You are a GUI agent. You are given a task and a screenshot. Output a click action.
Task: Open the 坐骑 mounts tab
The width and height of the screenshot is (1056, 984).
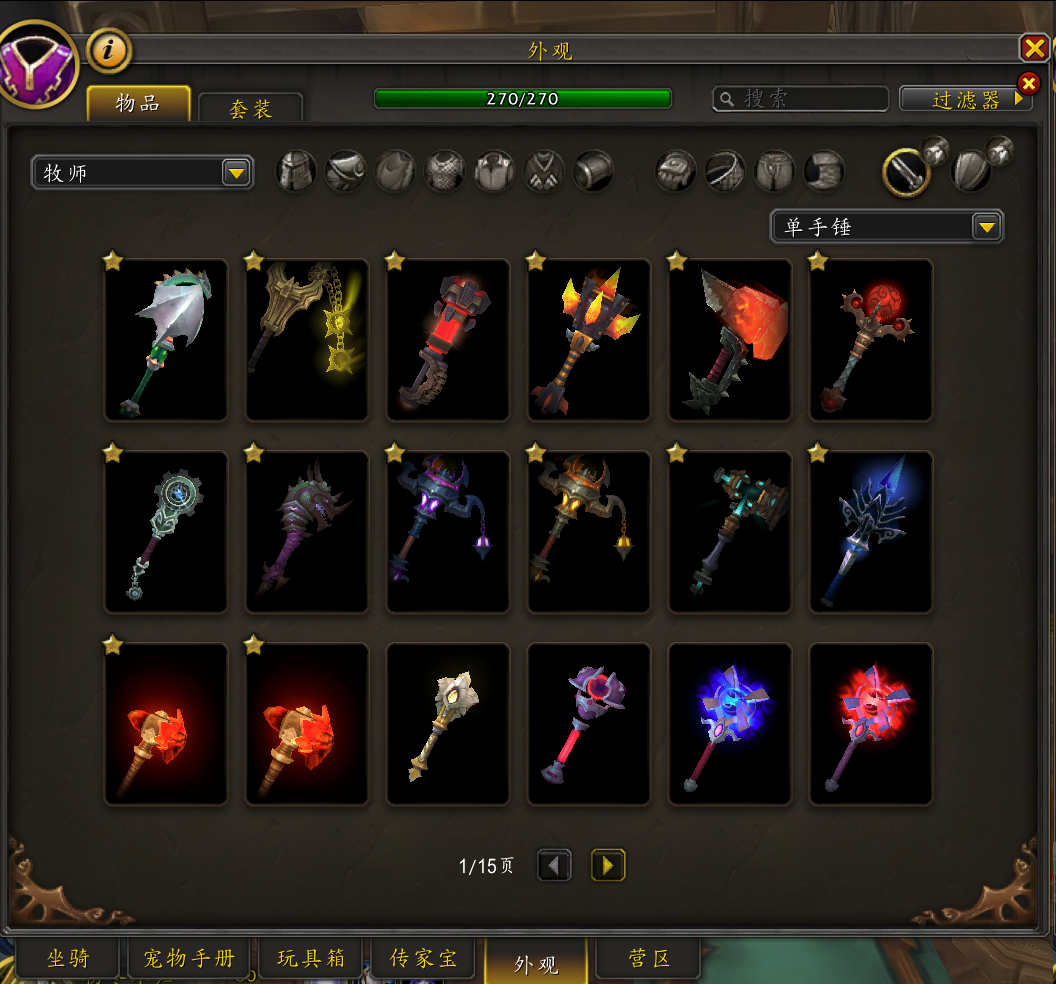pyautogui.click(x=68, y=959)
